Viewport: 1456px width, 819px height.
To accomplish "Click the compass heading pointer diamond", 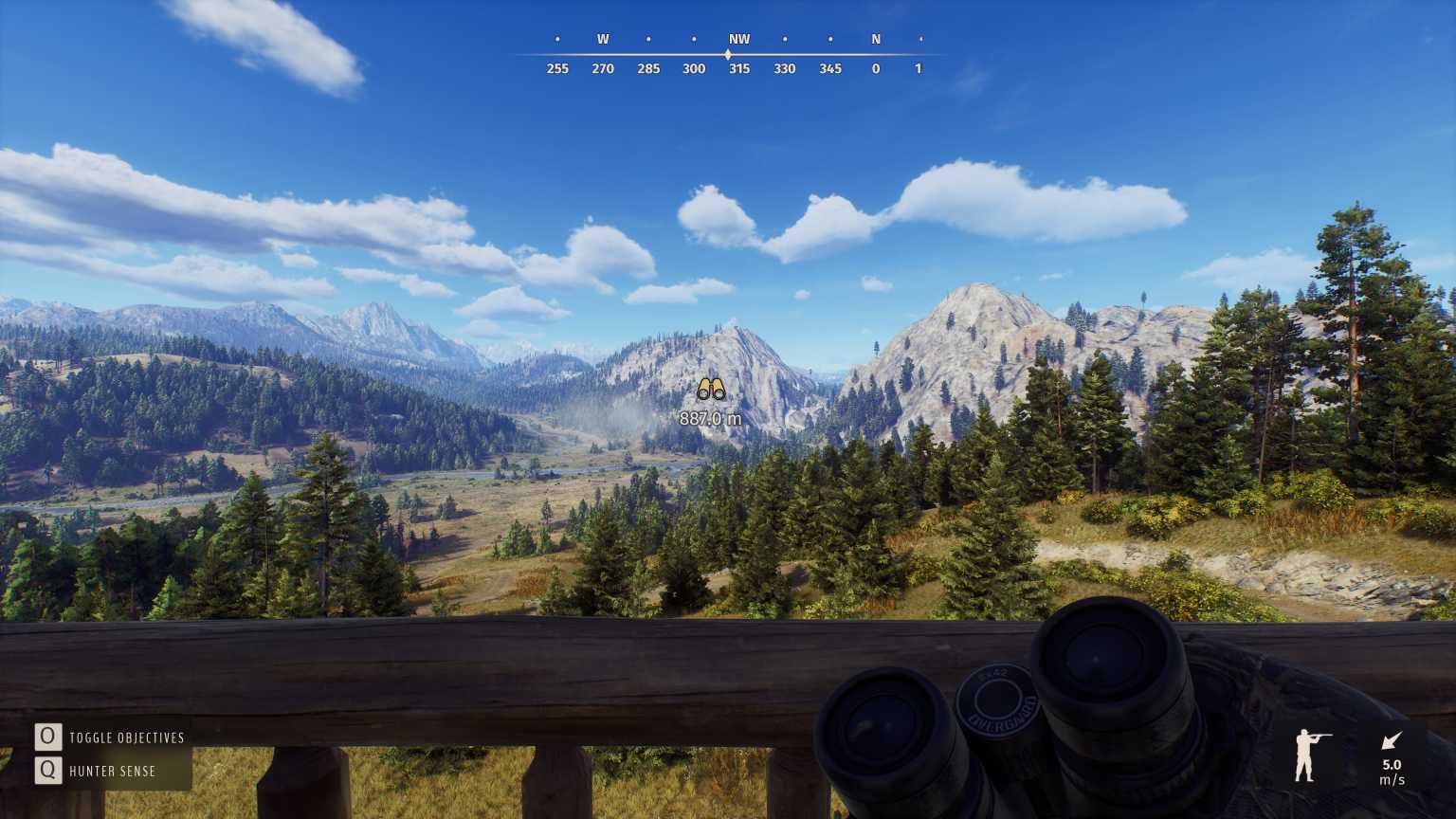I will [728, 54].
